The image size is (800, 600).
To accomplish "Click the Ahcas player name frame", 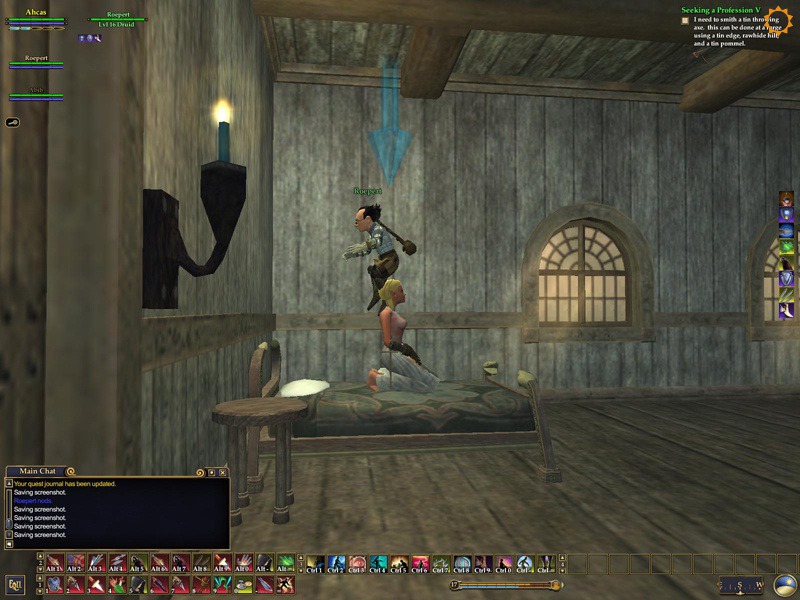I will pos(36,14).
